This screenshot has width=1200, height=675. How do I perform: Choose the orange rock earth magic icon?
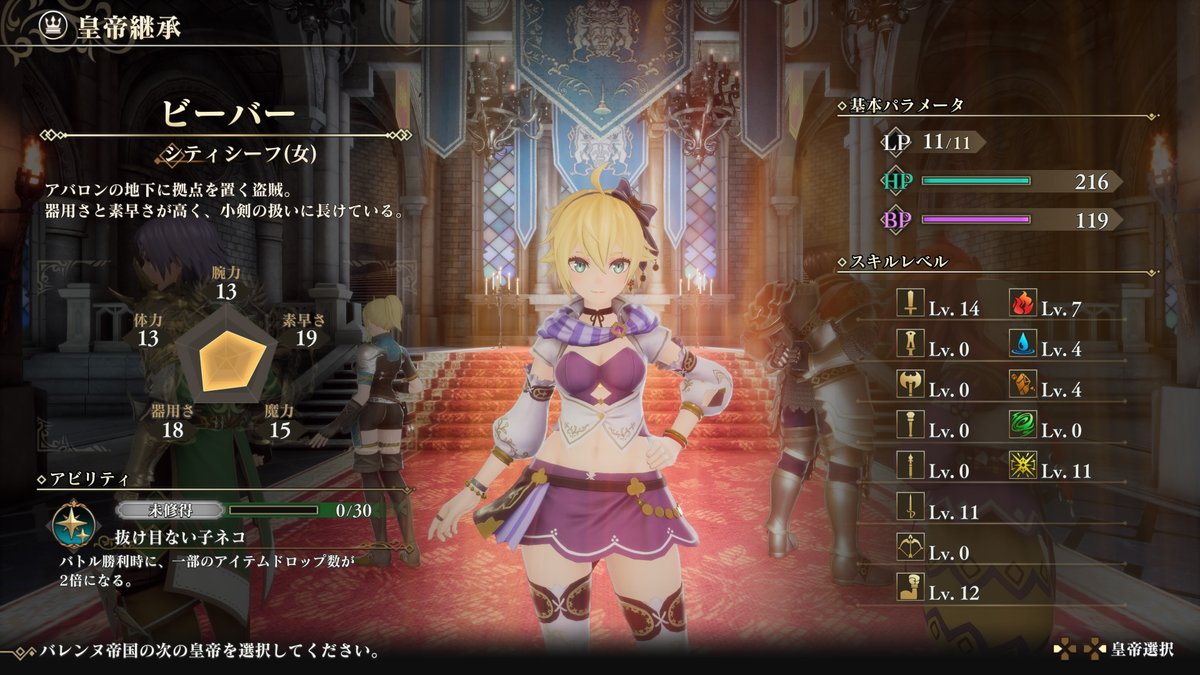(1023, 389)
